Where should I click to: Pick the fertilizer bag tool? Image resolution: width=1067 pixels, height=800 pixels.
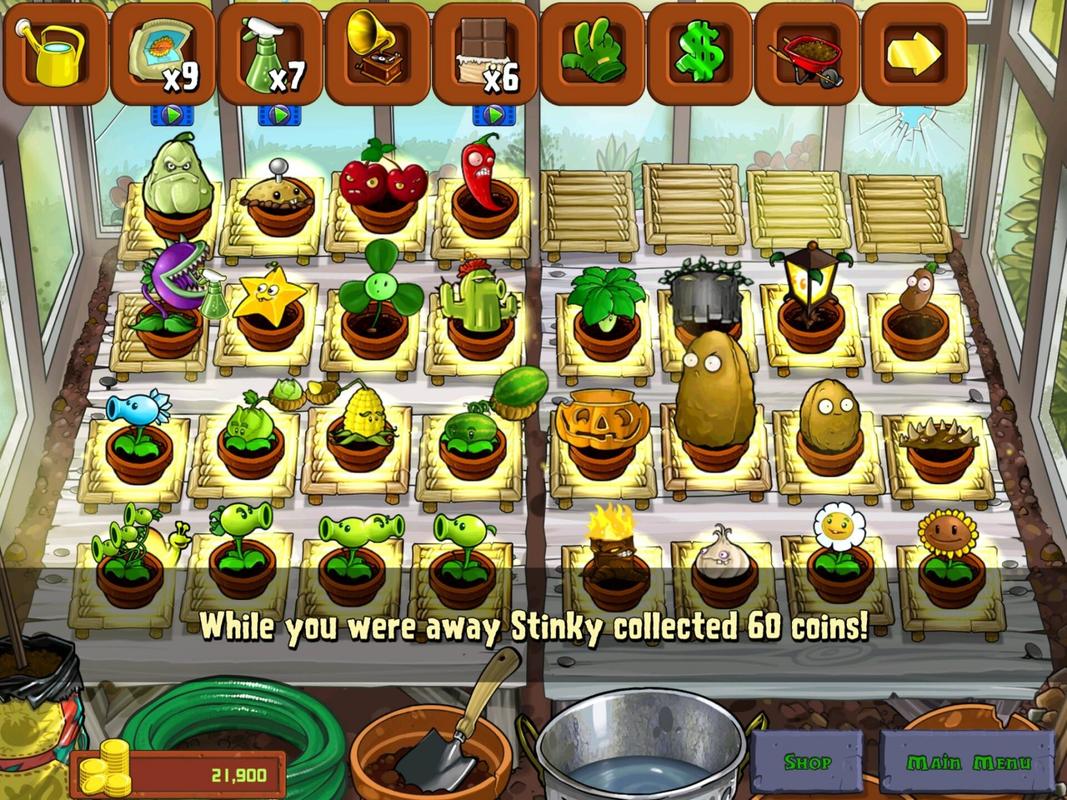pyautogui.click(x=163, y=54)
